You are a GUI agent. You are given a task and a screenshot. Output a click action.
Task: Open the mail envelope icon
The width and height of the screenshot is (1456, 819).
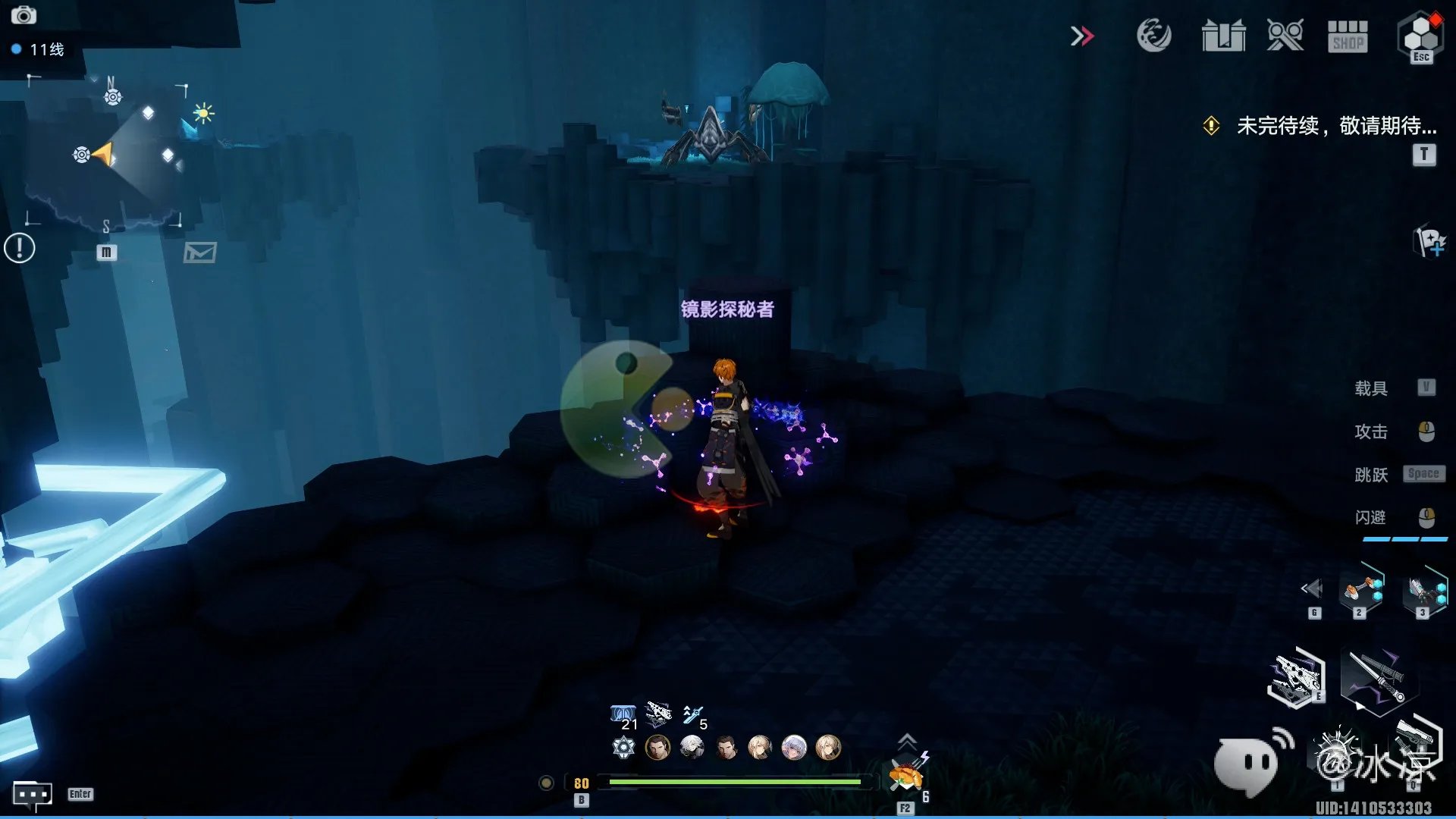[x=200, y=253]
